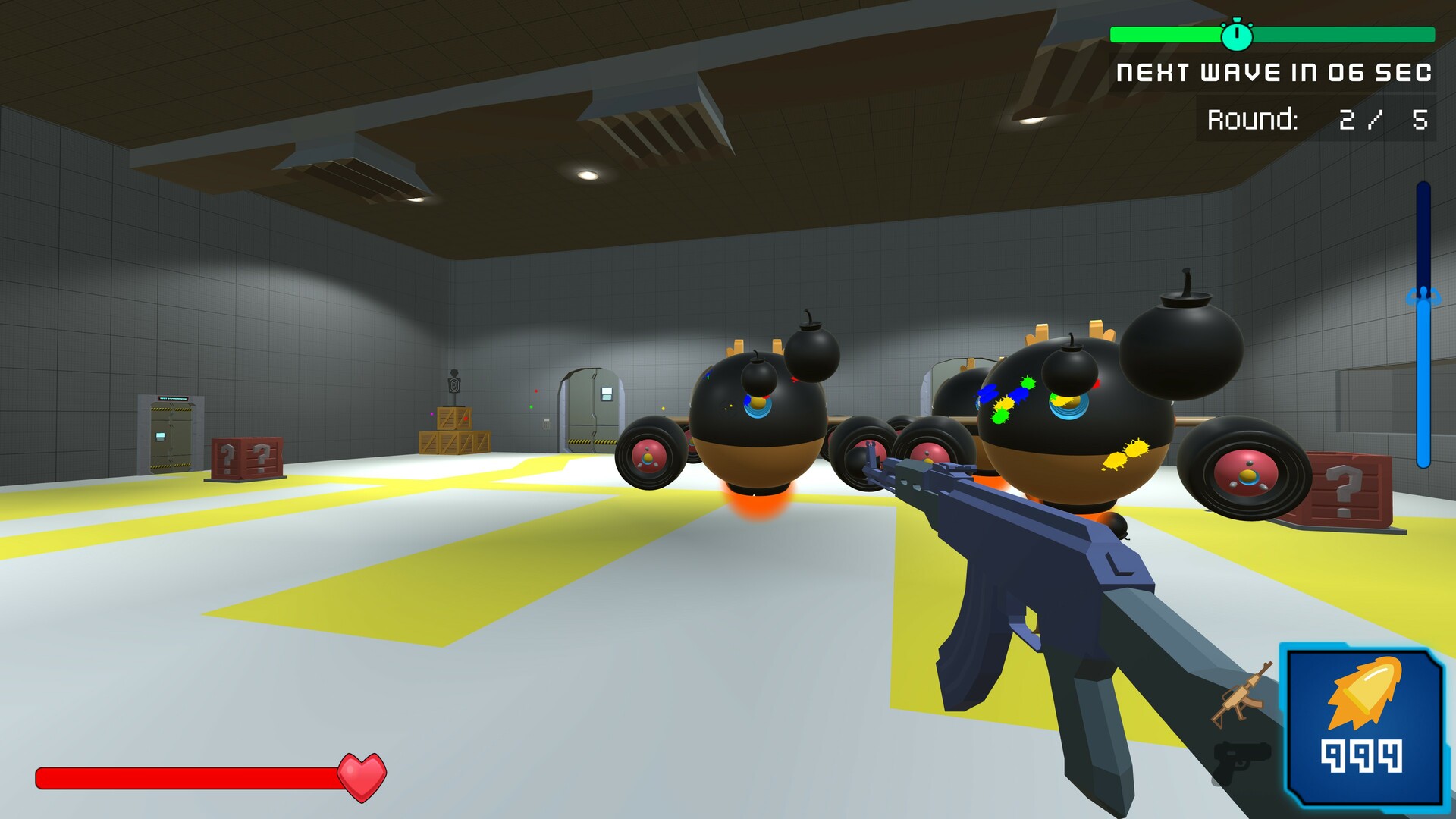1456x819 pixels.
Task: Click the Round 2/5 counter display
Action: click(1319, 118)
